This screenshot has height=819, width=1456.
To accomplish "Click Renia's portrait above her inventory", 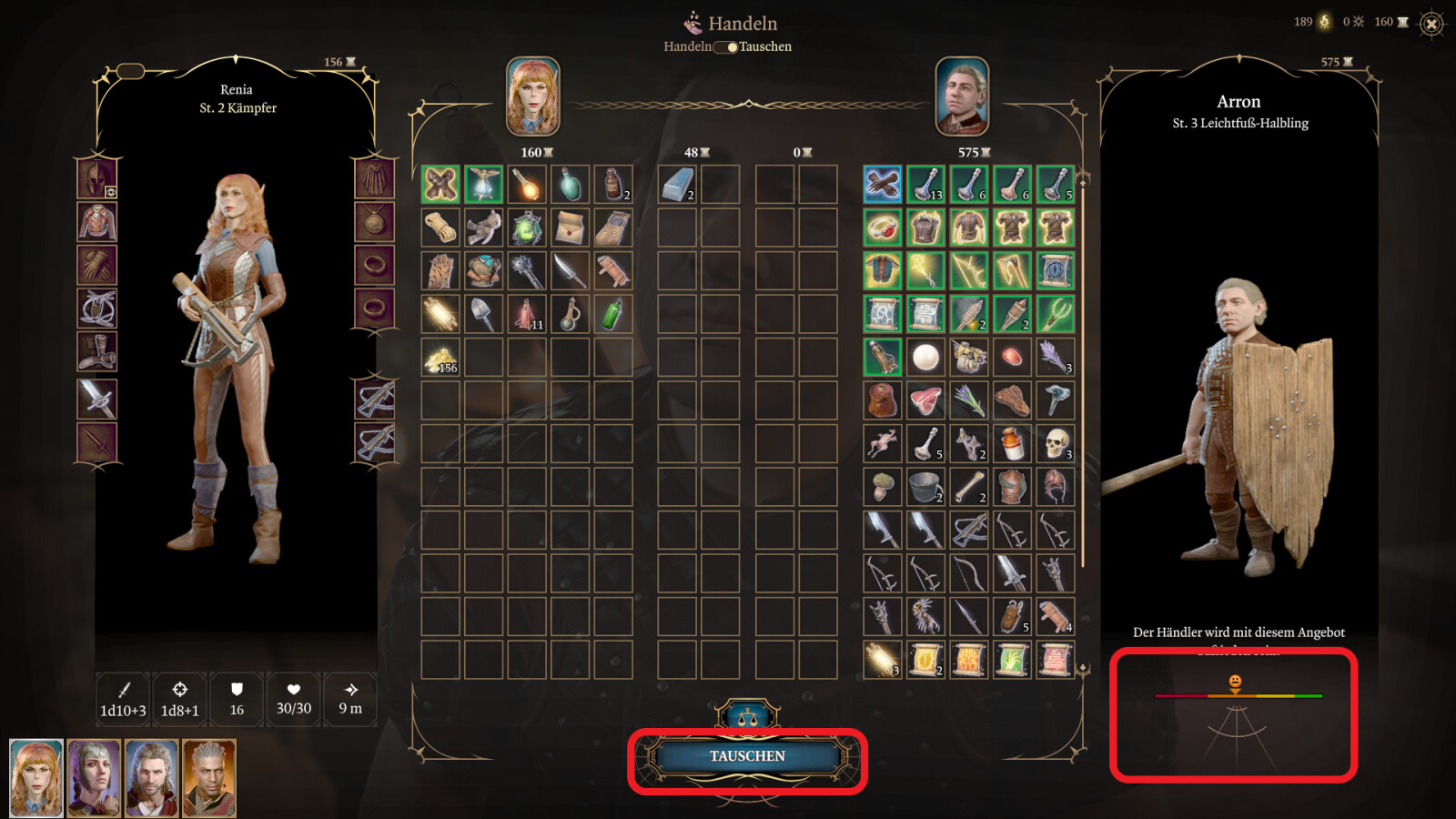I will point(533,96).
